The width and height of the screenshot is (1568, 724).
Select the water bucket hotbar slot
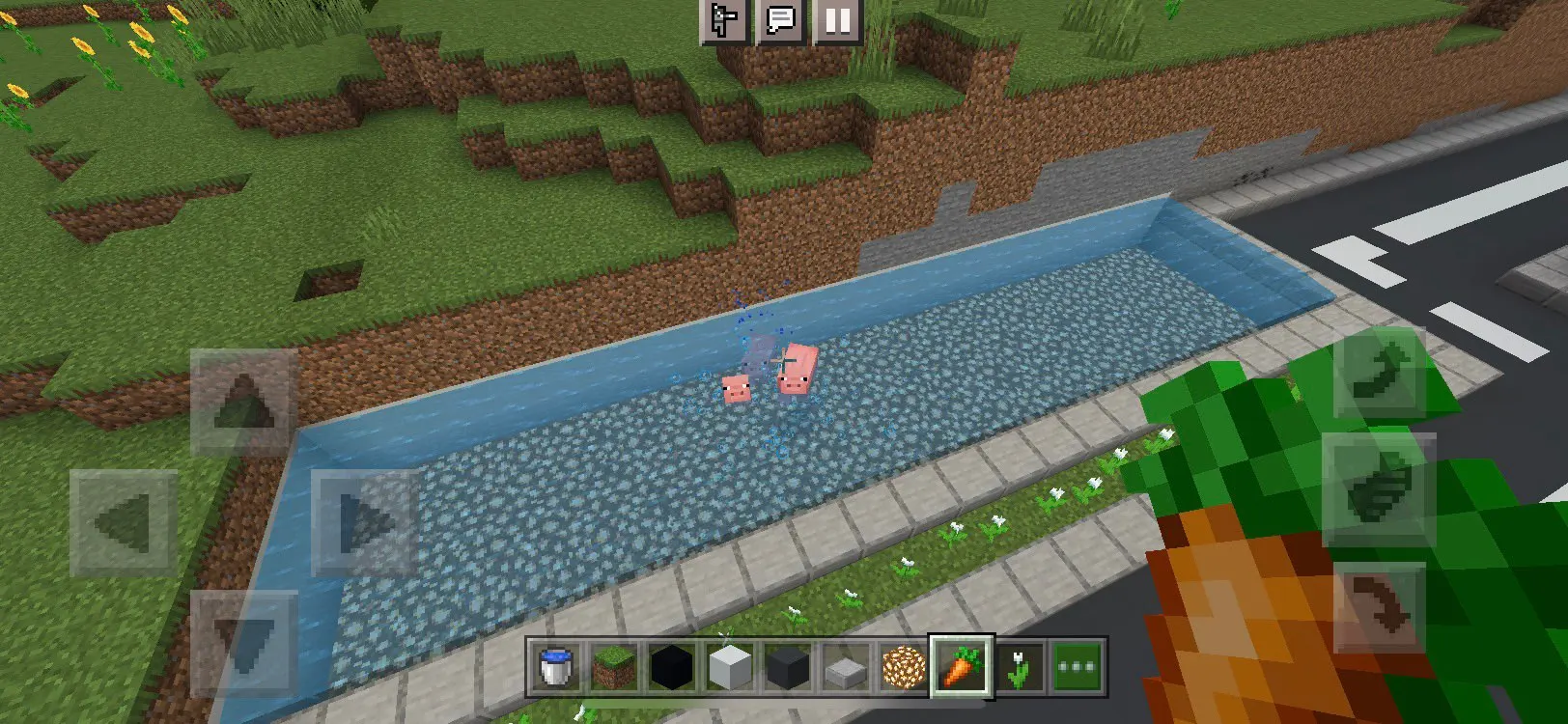click(x=555, y=666)
